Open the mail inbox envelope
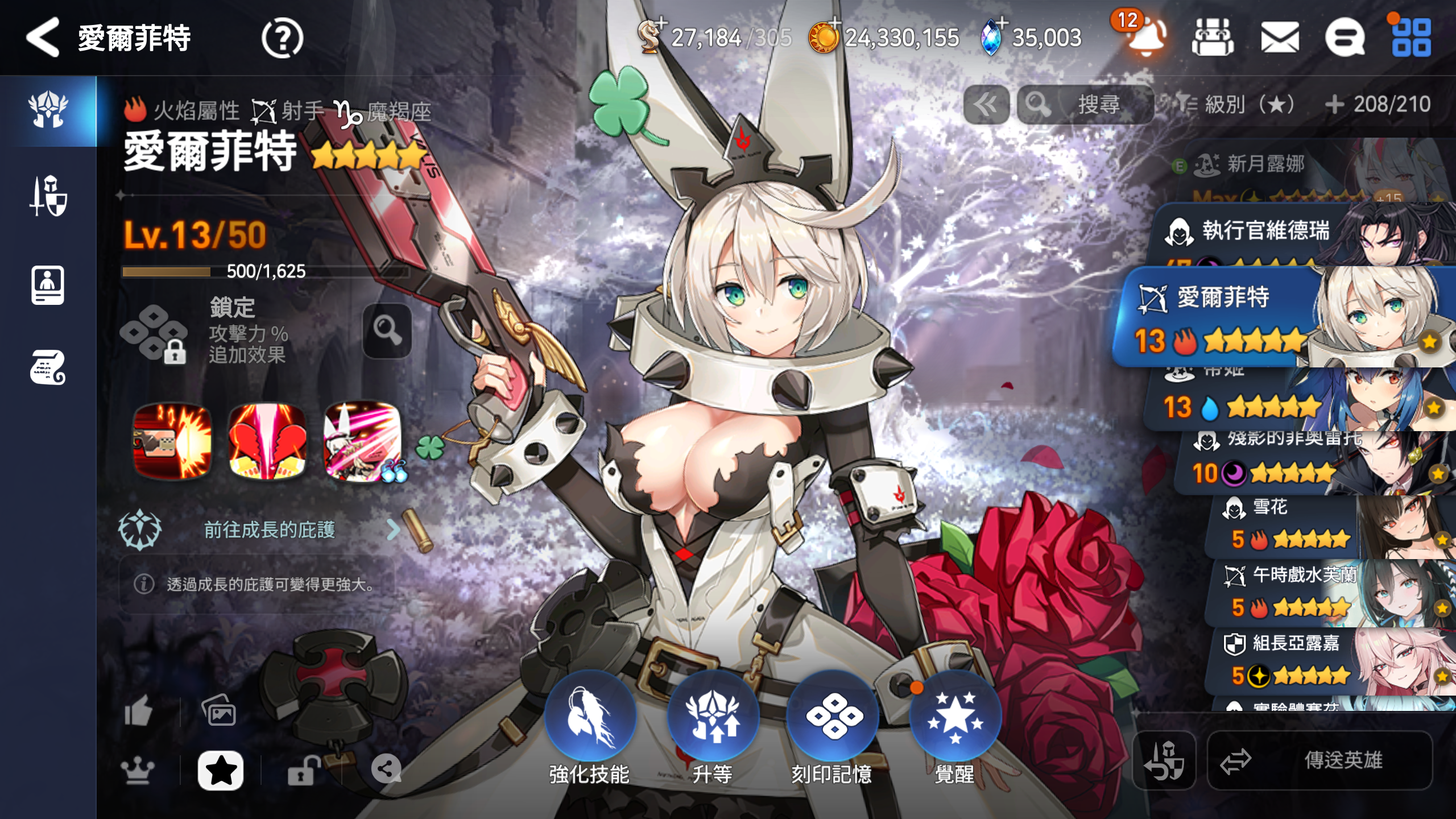The height and width of the screenshot is (819, 1456). 1279,38
